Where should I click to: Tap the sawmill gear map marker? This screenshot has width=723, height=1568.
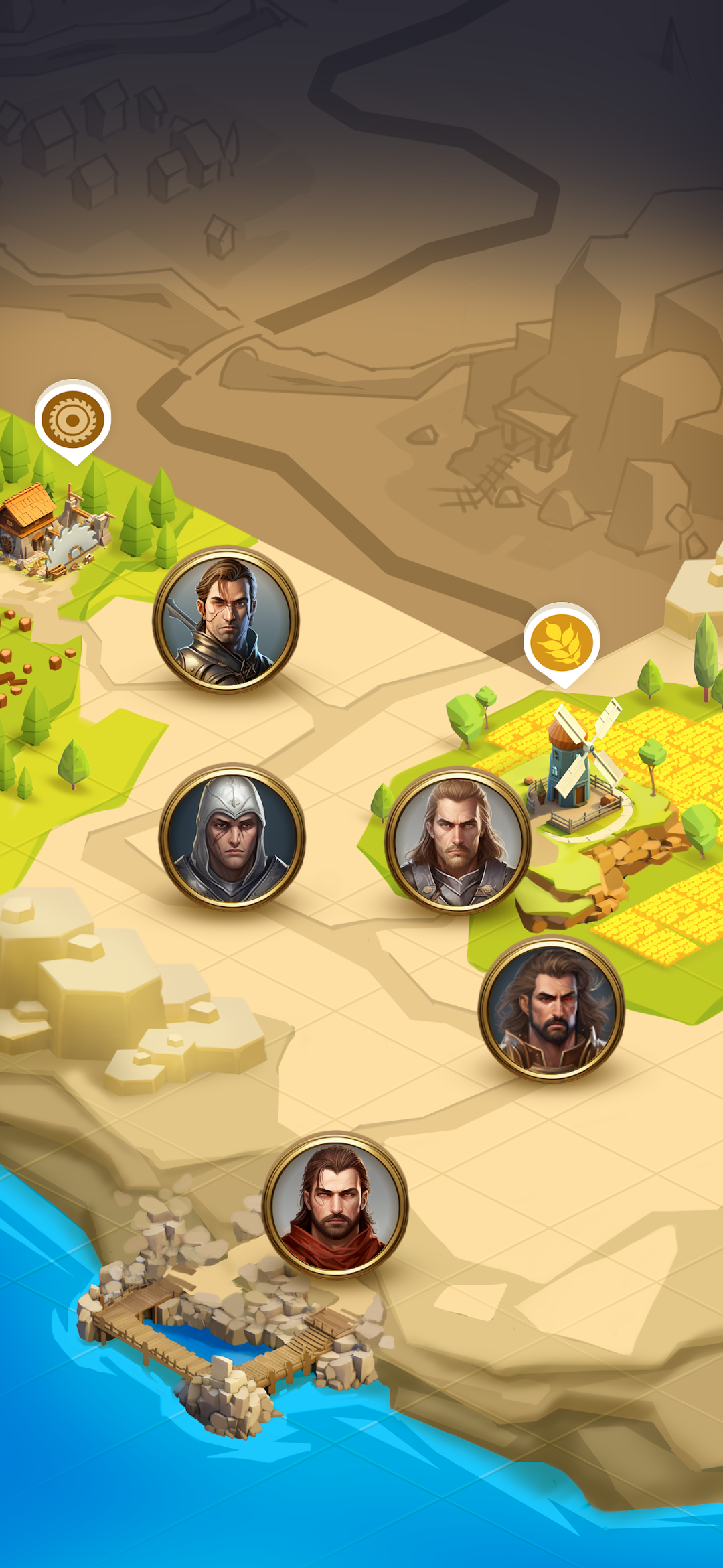pyautogui.click(x=73, y=420)
